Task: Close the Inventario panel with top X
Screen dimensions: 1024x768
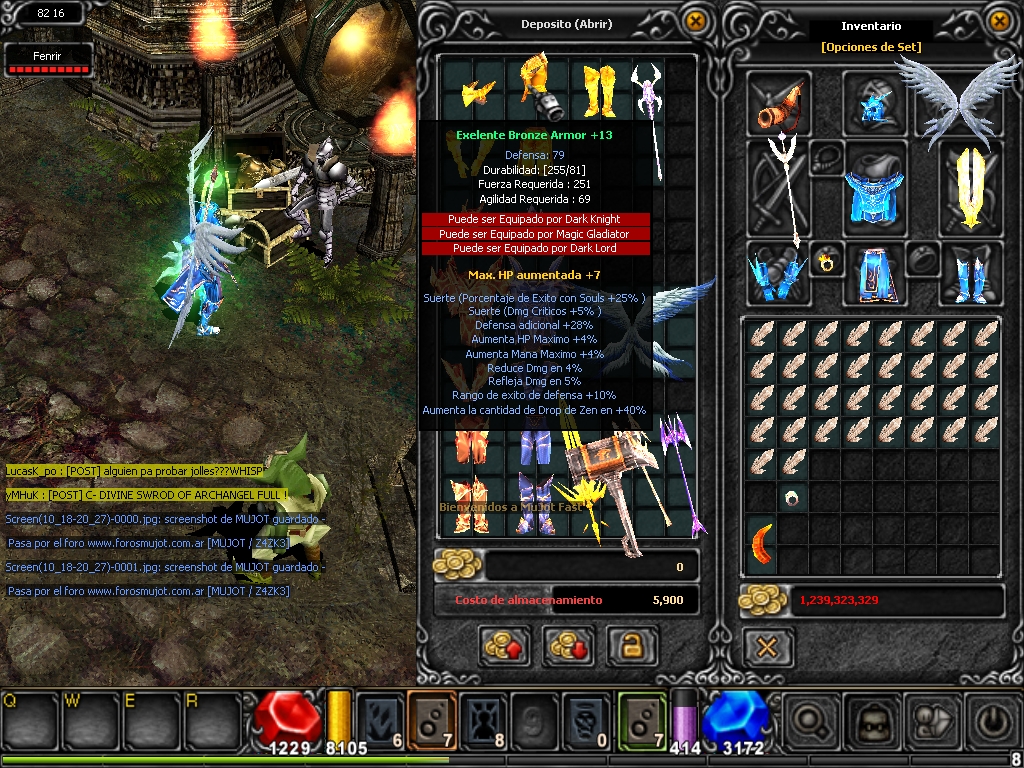Action: [998, 21]
